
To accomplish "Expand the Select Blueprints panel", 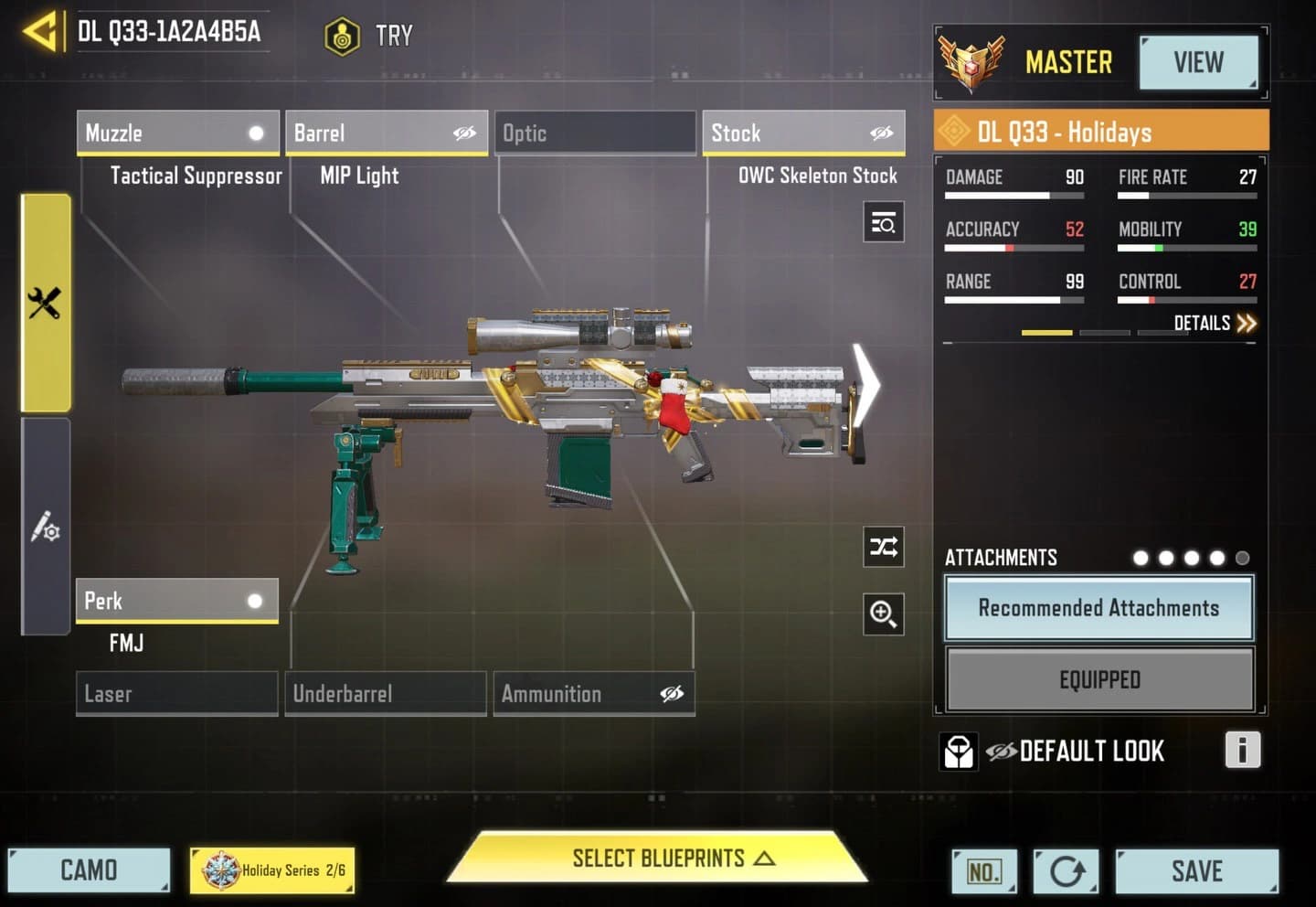I will [658, 859].
